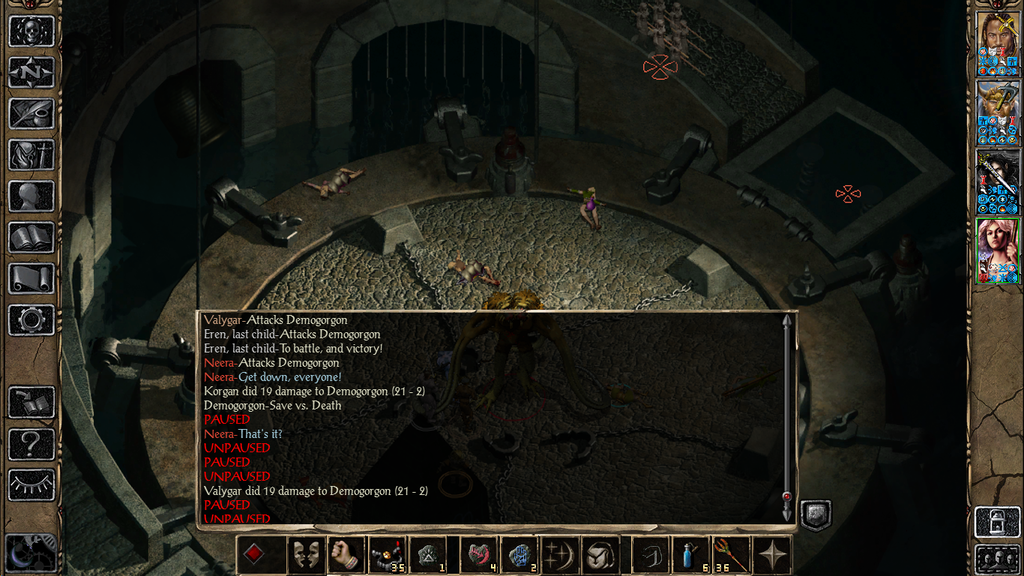1024x576 pixels.
Task: Open the area map with the compass button
Action: (x=31, y=72)
